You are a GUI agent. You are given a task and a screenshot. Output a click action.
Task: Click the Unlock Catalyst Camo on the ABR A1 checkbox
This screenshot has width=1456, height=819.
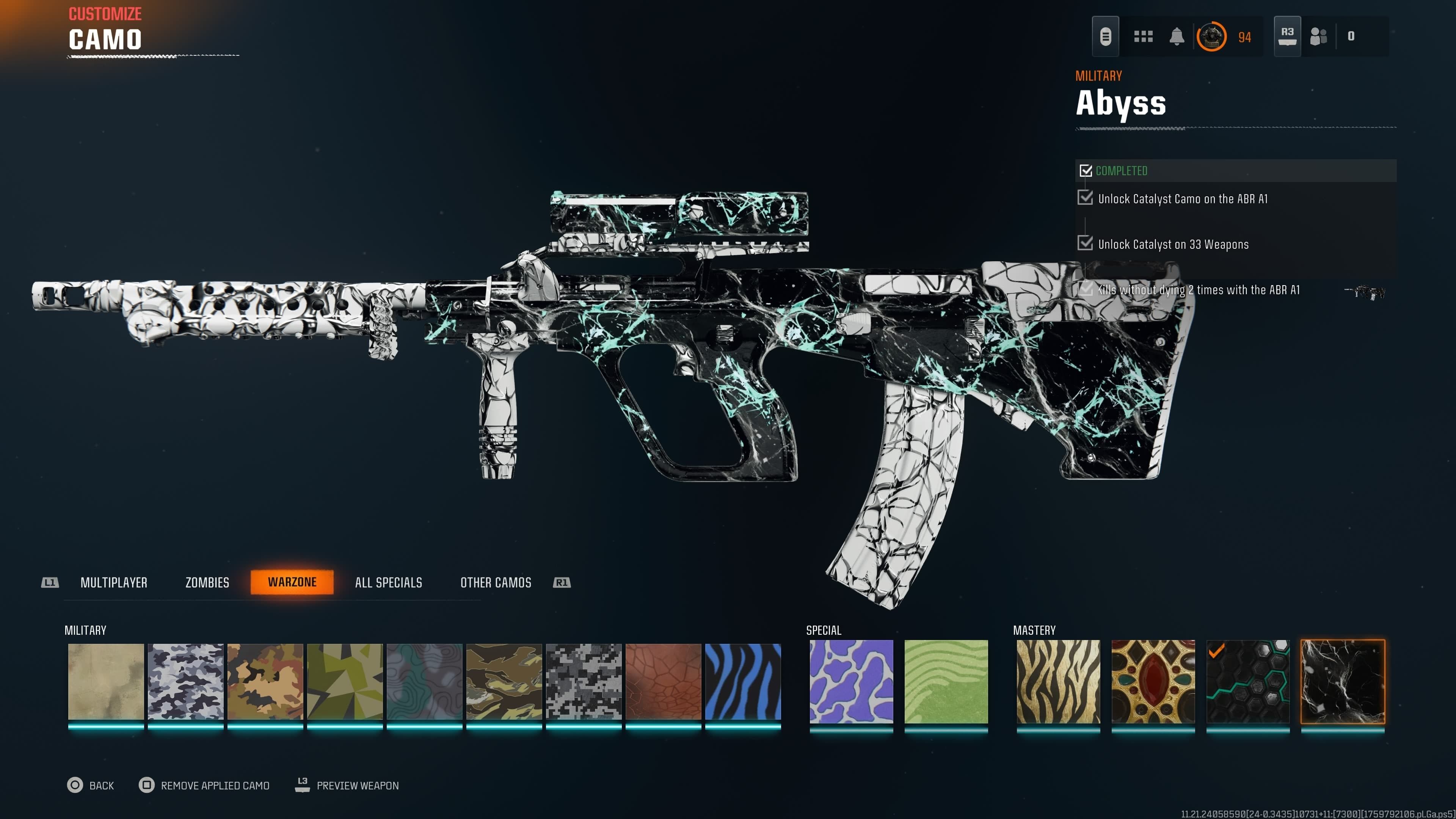click(1086, 198)
